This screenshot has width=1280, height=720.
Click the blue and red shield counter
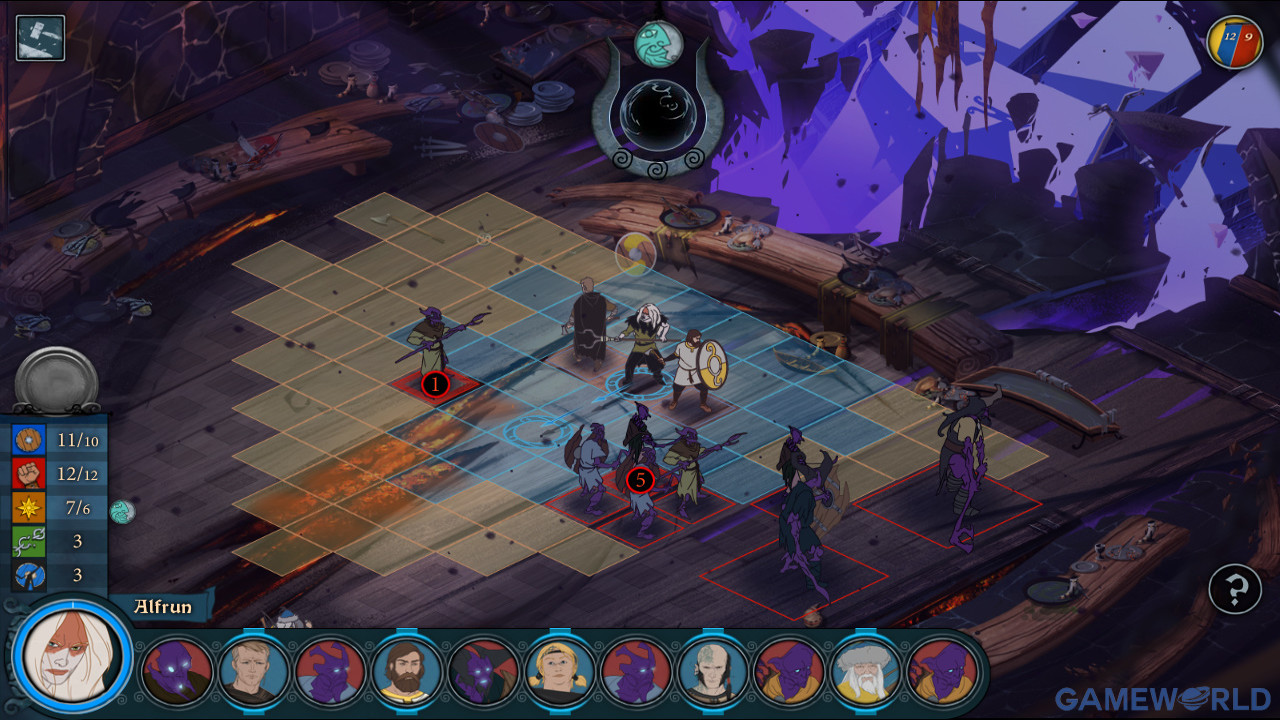(x=1234, y=42)
